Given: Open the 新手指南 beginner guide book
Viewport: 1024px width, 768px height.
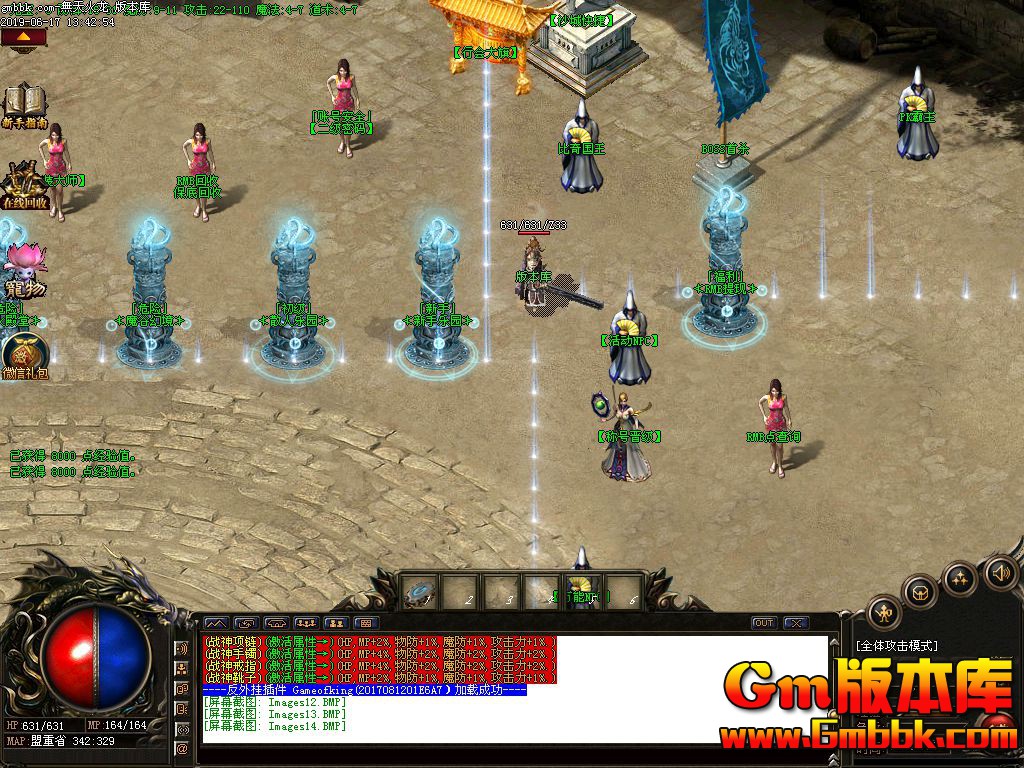Looking at the screenshot, I should [x=24, y=105].
